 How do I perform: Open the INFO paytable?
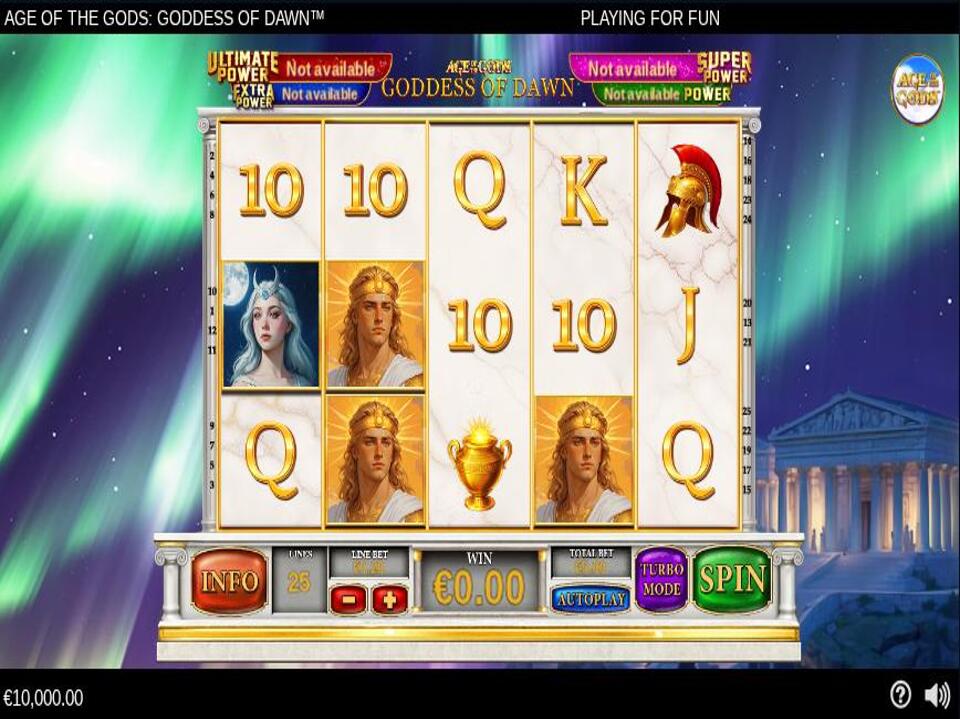(x=229, y=580)
